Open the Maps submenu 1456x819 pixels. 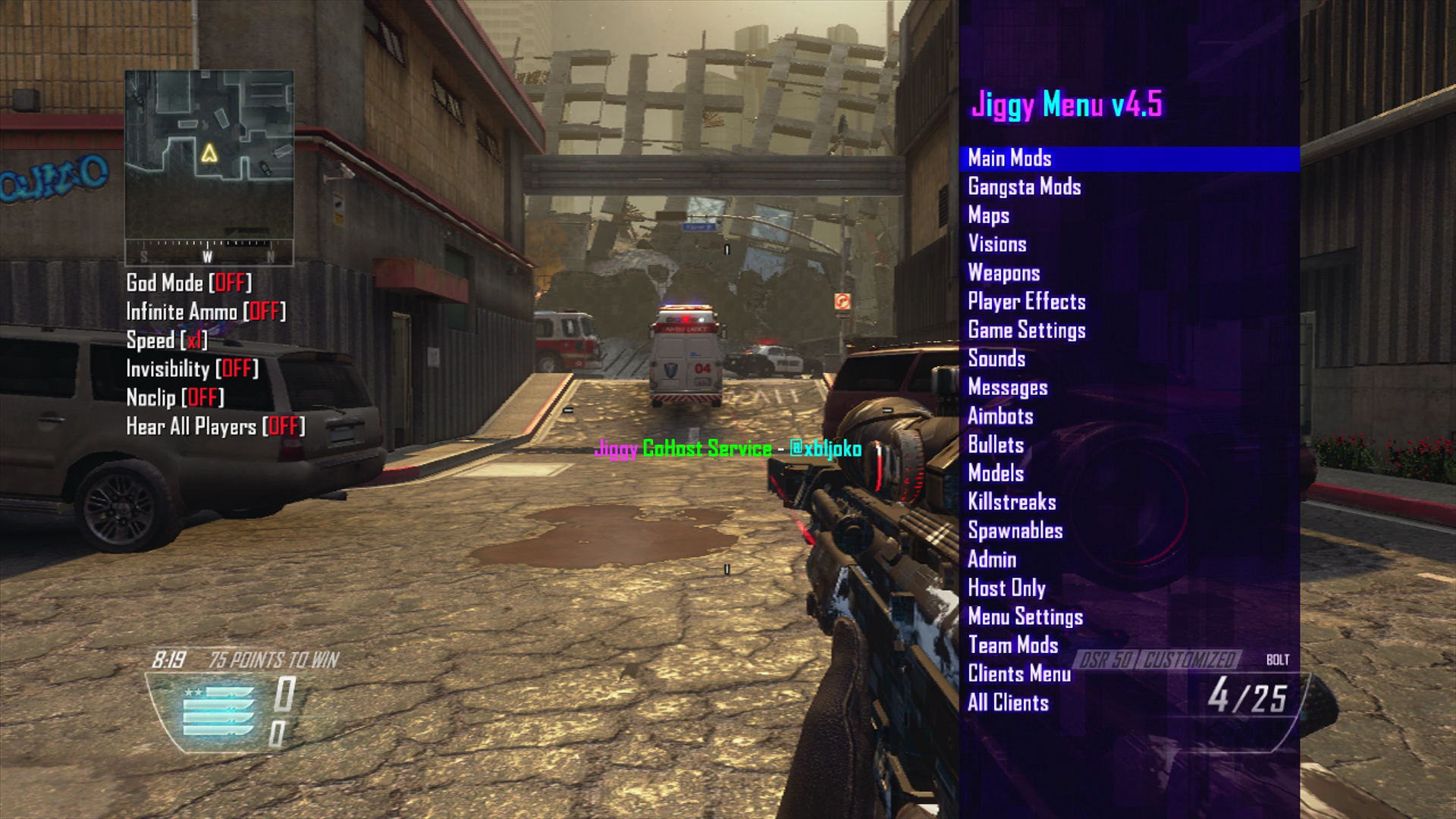click(987, 216)
